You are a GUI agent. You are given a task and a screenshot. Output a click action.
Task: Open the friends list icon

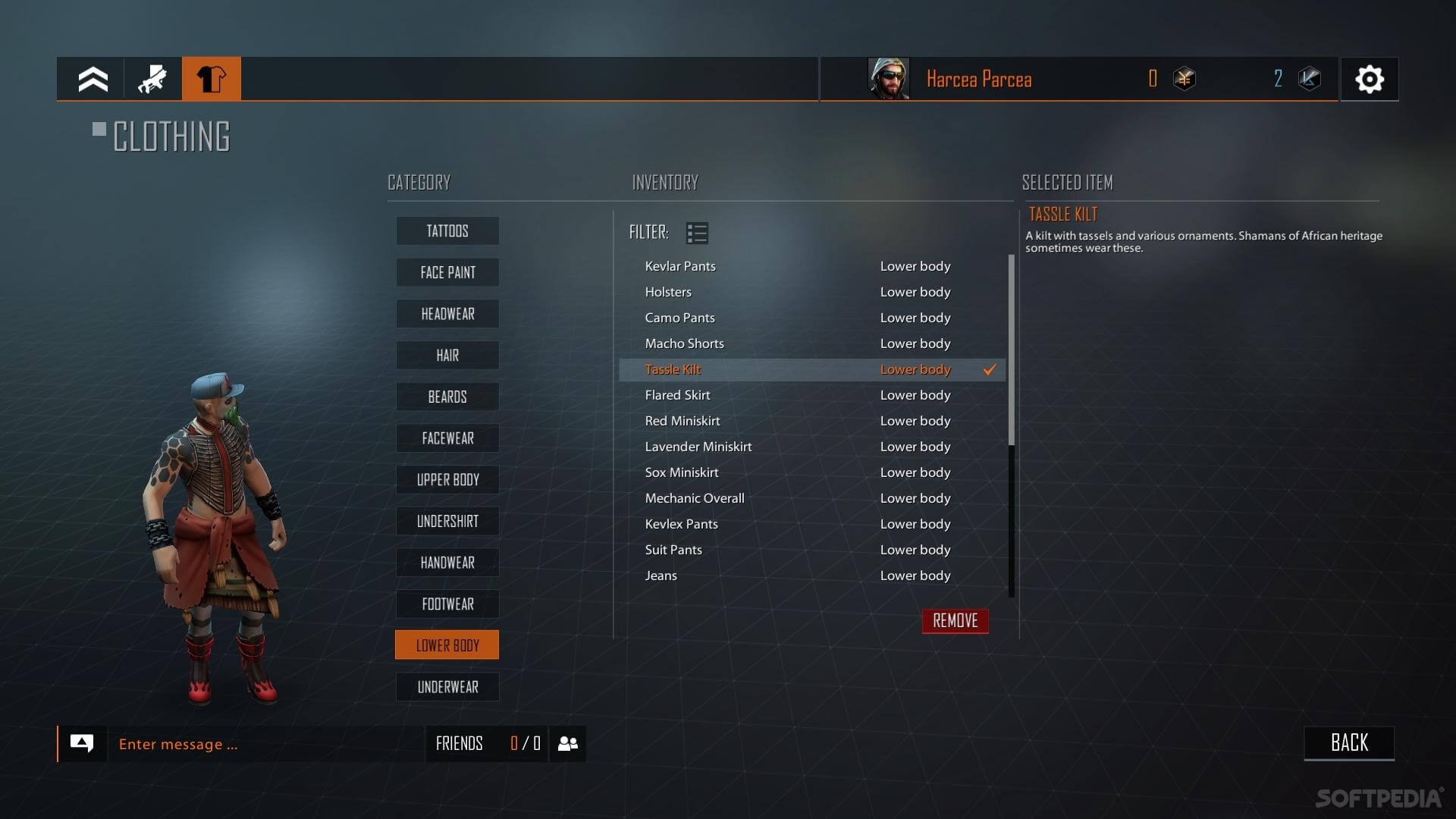tap(568, 744)
